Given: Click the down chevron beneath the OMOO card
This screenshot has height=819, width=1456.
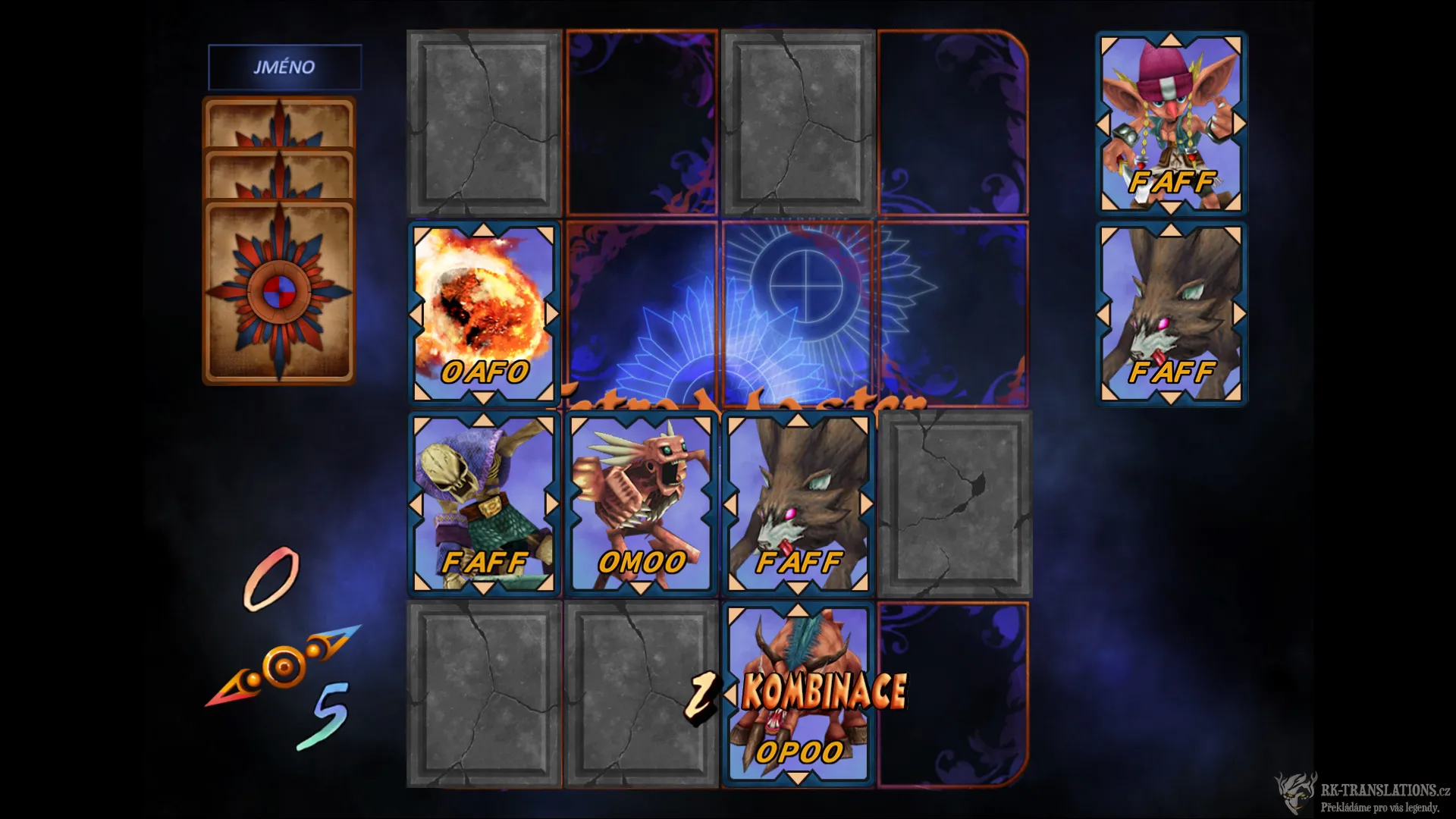Looking at the screenshot, I should [641, 588].
